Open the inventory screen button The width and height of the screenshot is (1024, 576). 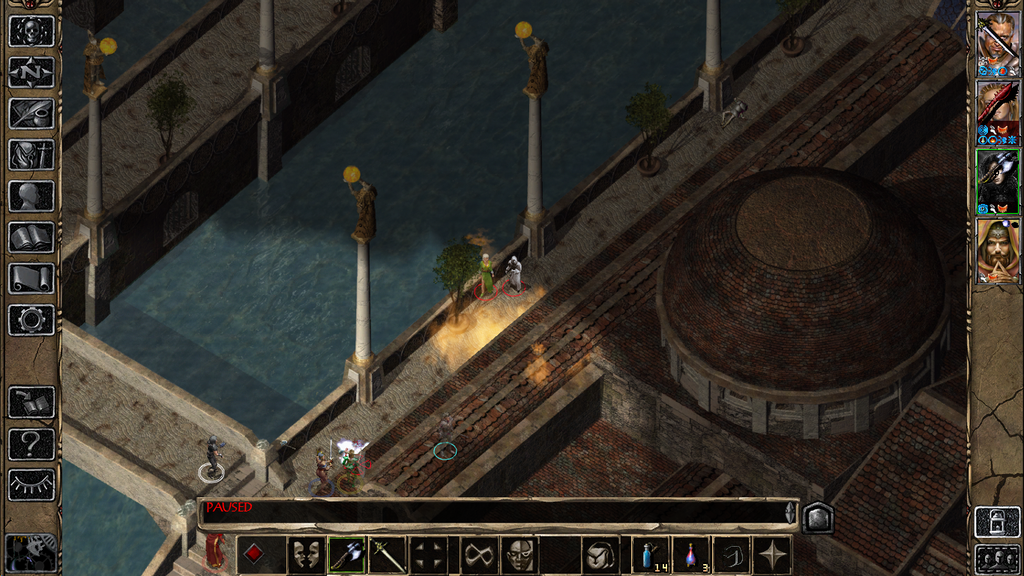coord(31,154)
